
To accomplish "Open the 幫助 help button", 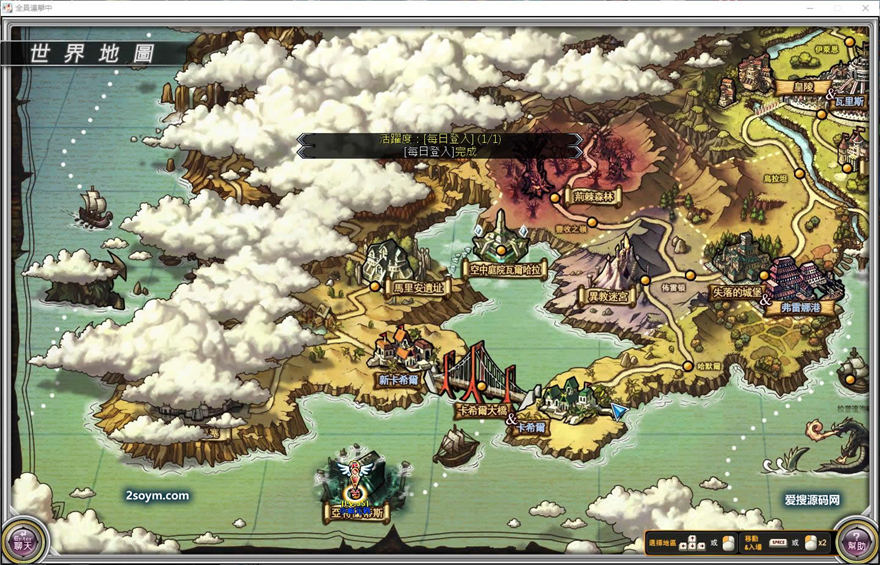I will [x=855, y=541].
